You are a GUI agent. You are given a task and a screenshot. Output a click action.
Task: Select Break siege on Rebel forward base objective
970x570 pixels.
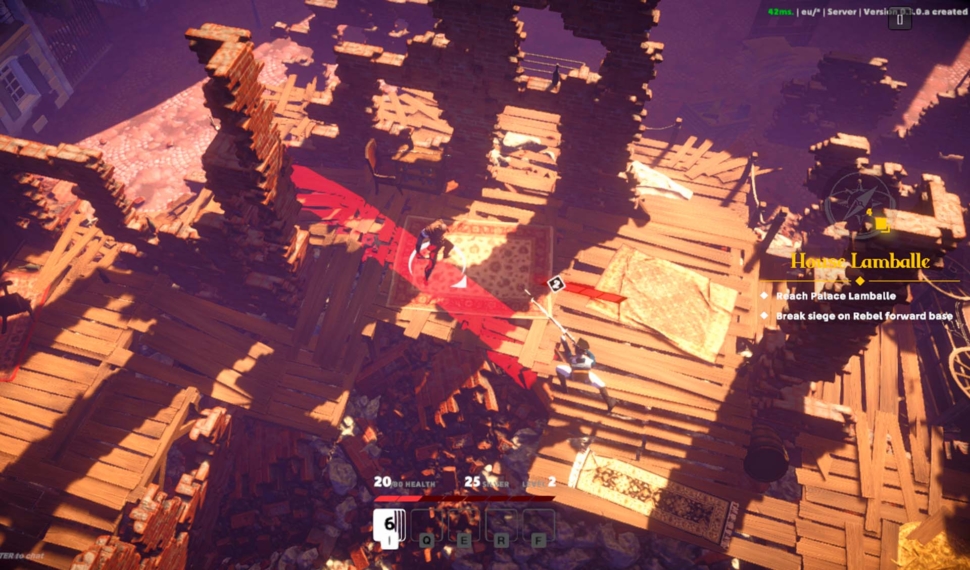point(864,316)
